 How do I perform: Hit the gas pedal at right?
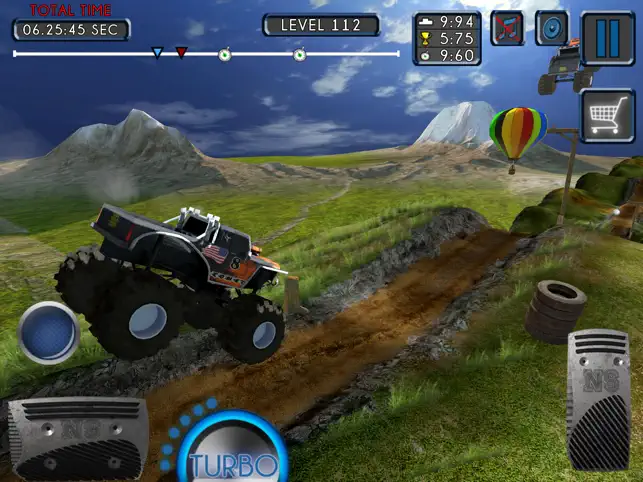coord(598,397)
